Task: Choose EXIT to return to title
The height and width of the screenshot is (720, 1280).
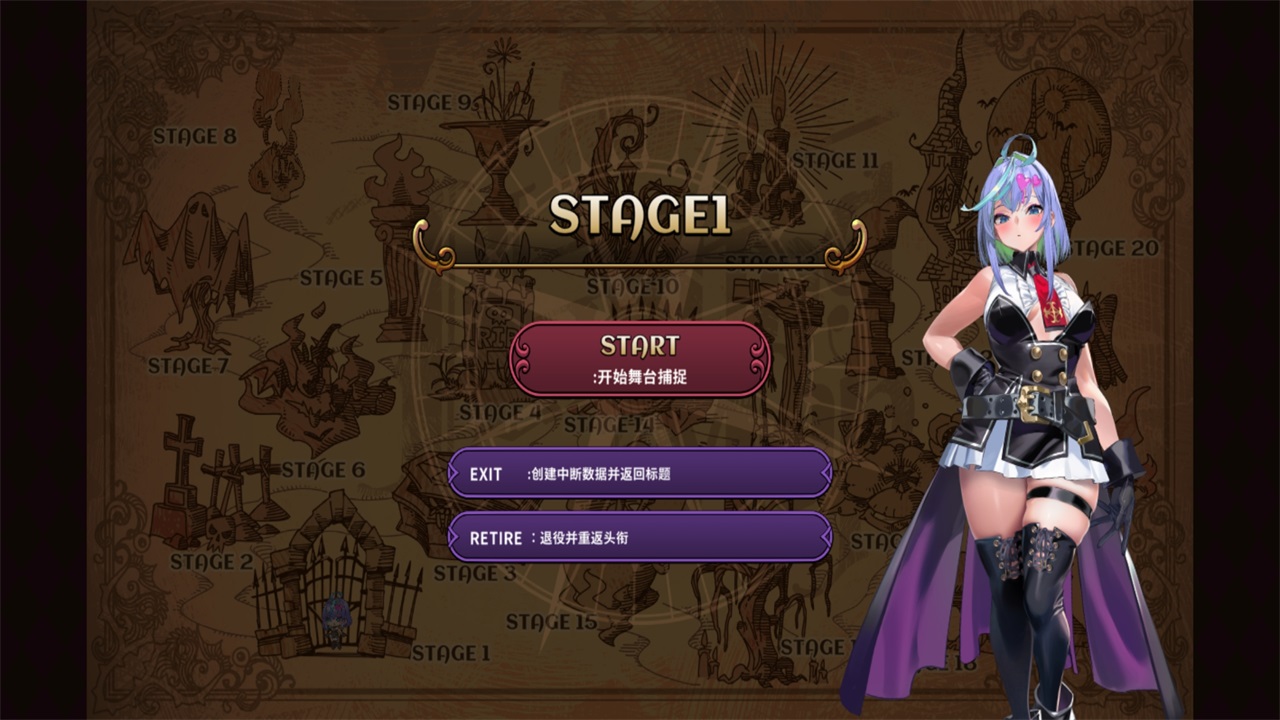Action: [640, 473]
